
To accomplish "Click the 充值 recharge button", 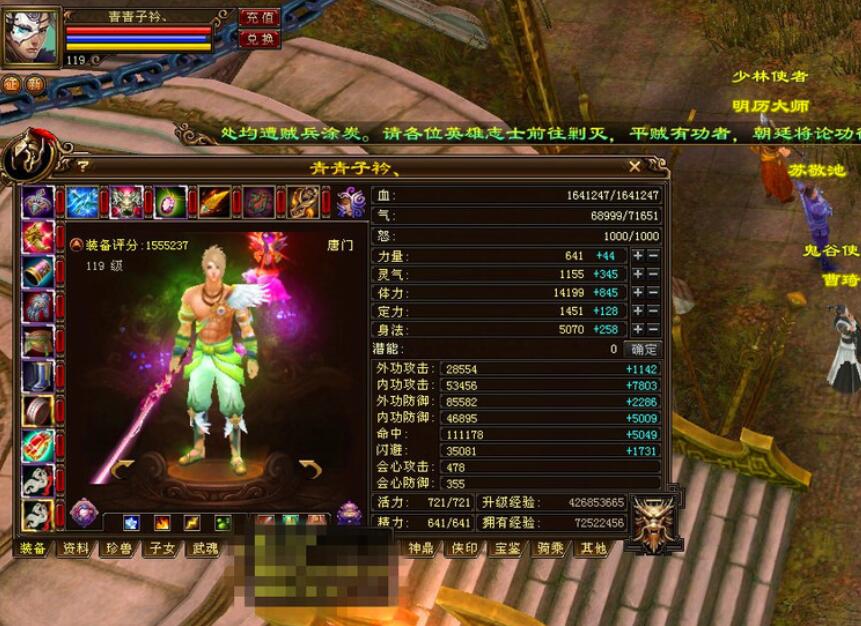I will [x=258, y=18].
